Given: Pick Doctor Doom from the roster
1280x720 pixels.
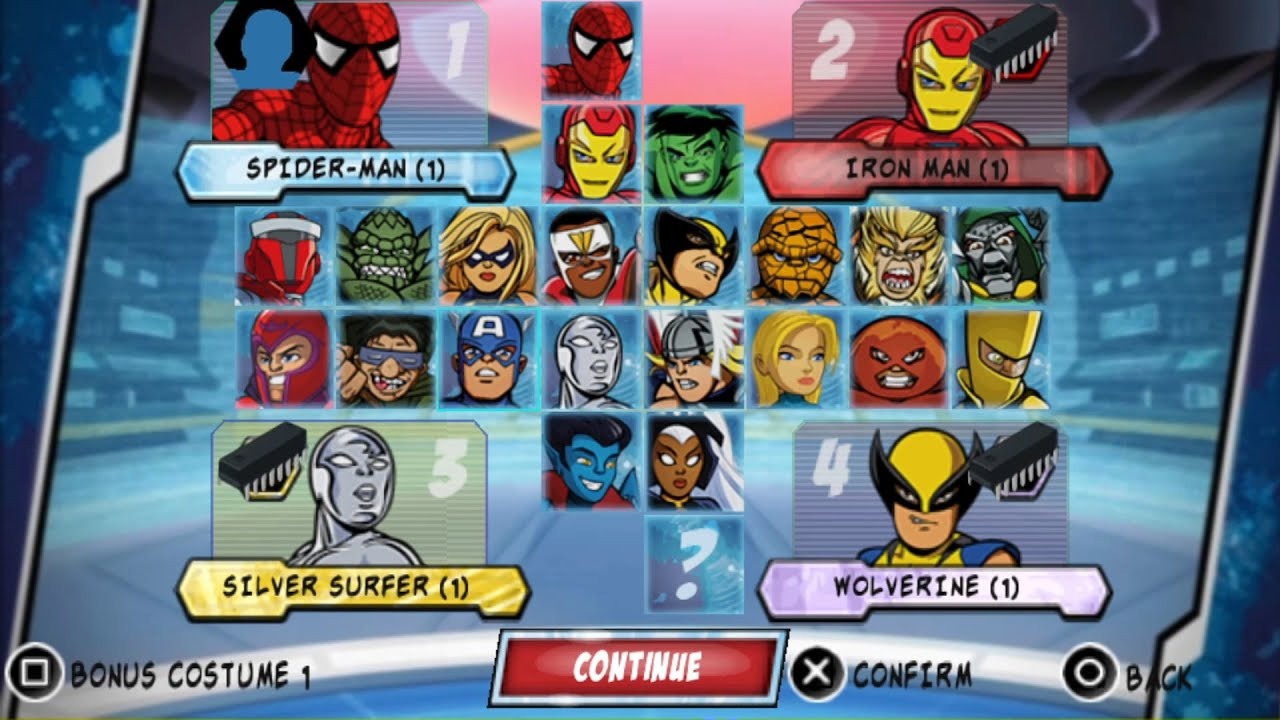Looking at the screenshot, I should pos(1001,256).
